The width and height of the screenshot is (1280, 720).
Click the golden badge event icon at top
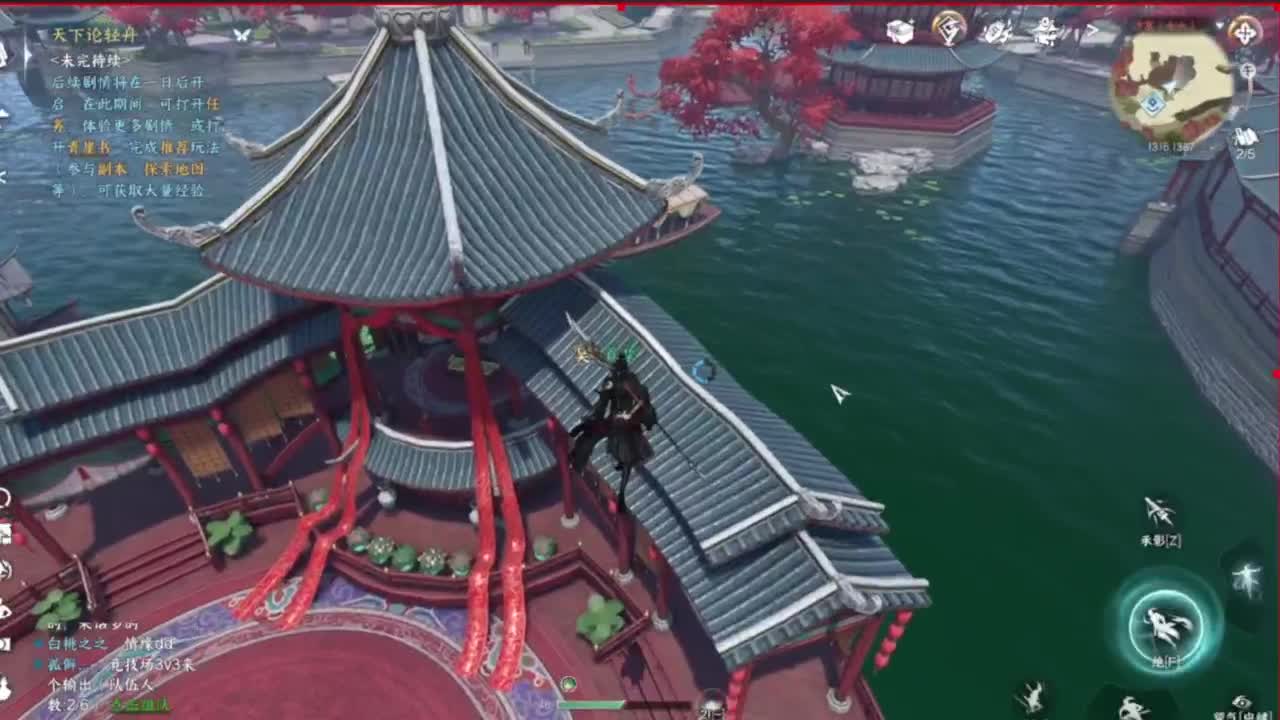coord(948,27)
